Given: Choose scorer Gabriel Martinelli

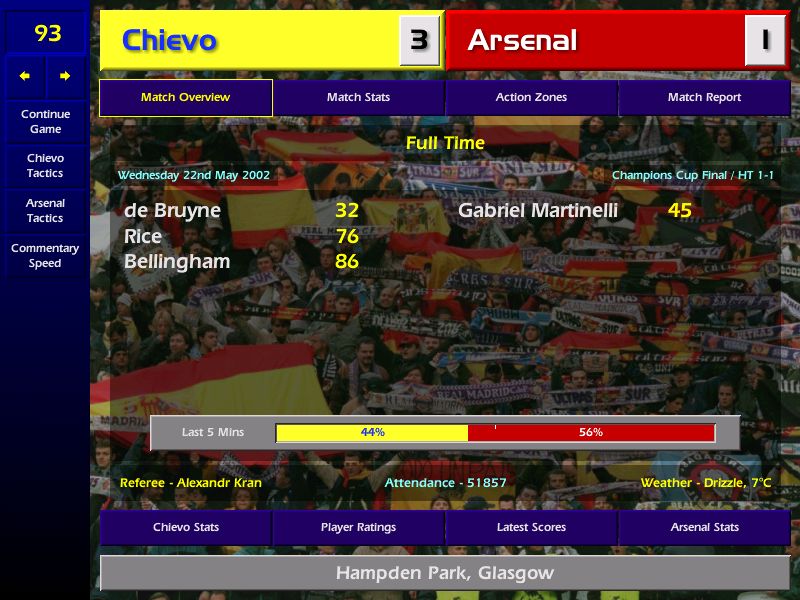Looking at the screenshot, I should (x=538, y=211).
